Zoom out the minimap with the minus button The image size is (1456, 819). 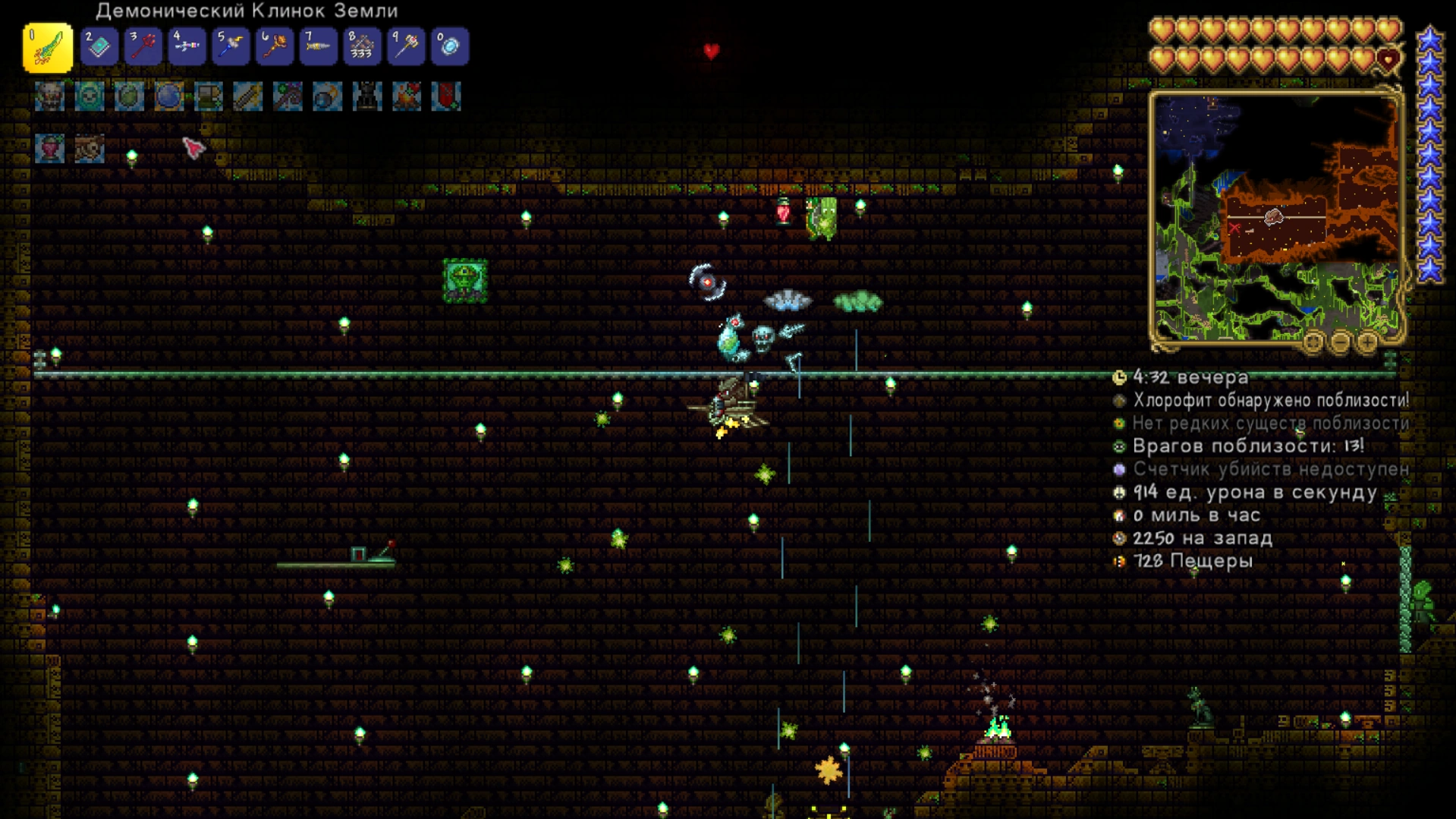tap(1341, 342)
